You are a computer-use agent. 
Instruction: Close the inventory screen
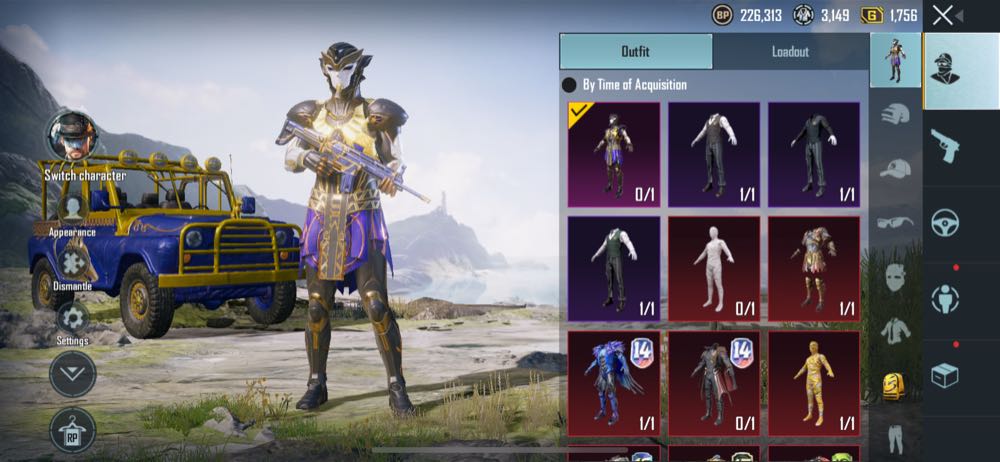point(942,15)
